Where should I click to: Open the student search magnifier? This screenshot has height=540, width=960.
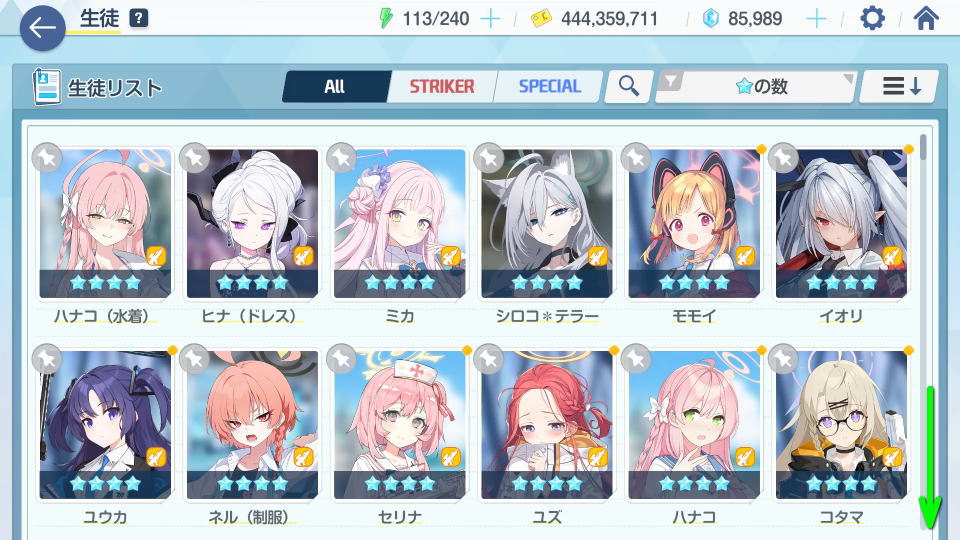pos(628,87)
